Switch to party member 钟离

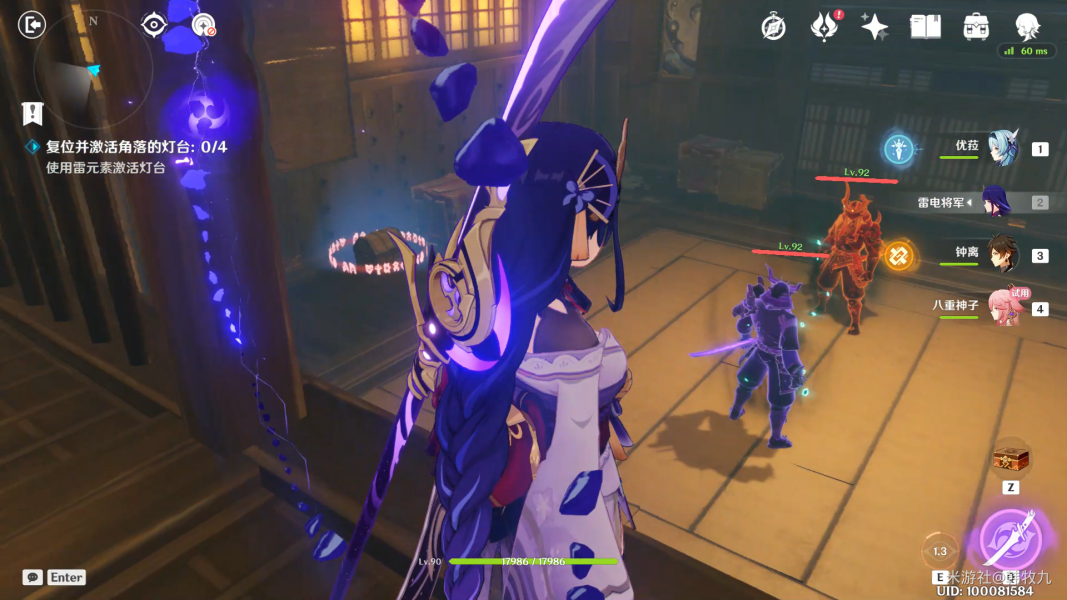[x=1000, y=254]
